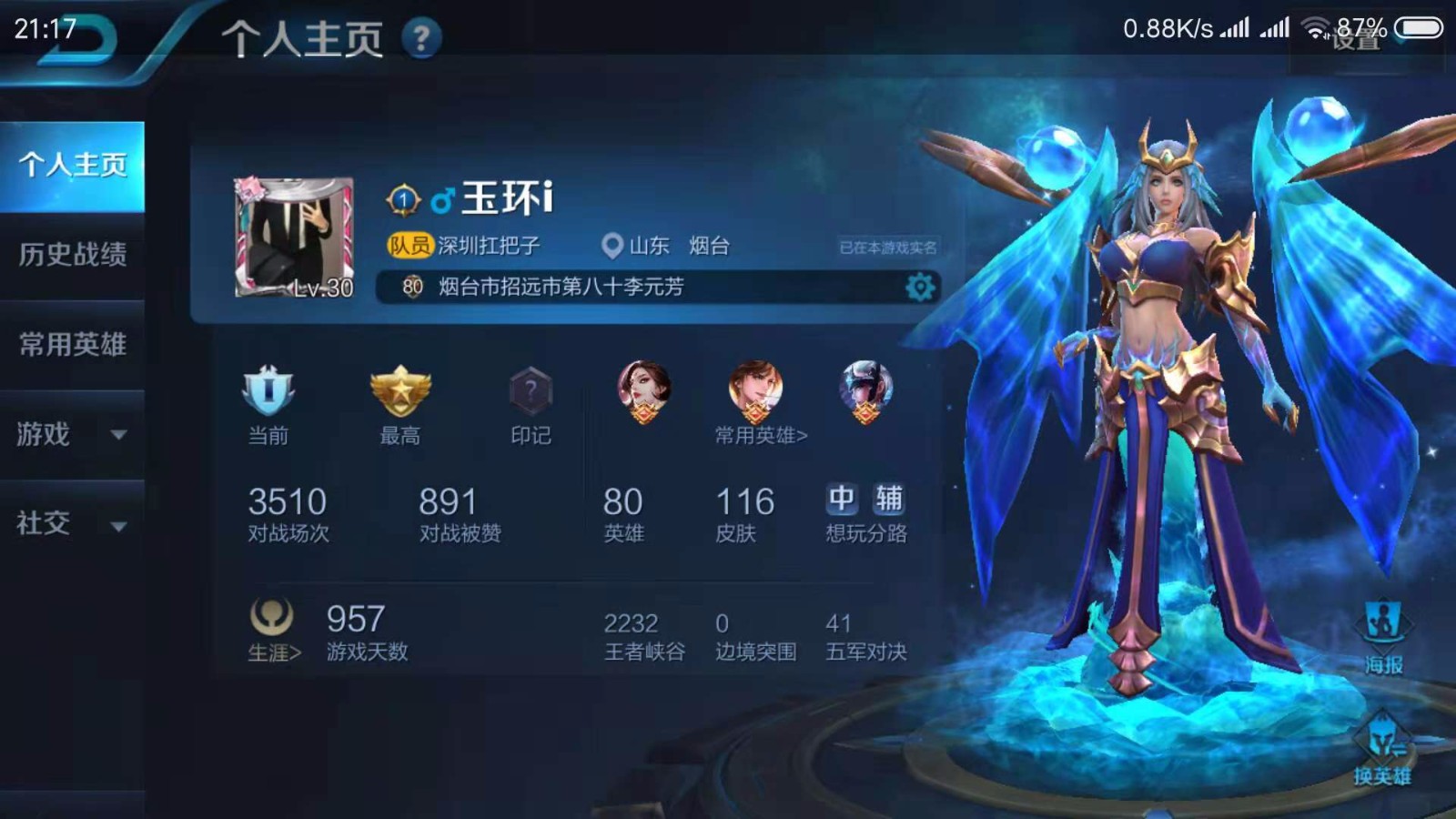1456x819 pixels.
Task: Click the player avatar portrait
Action: [293, 237]
